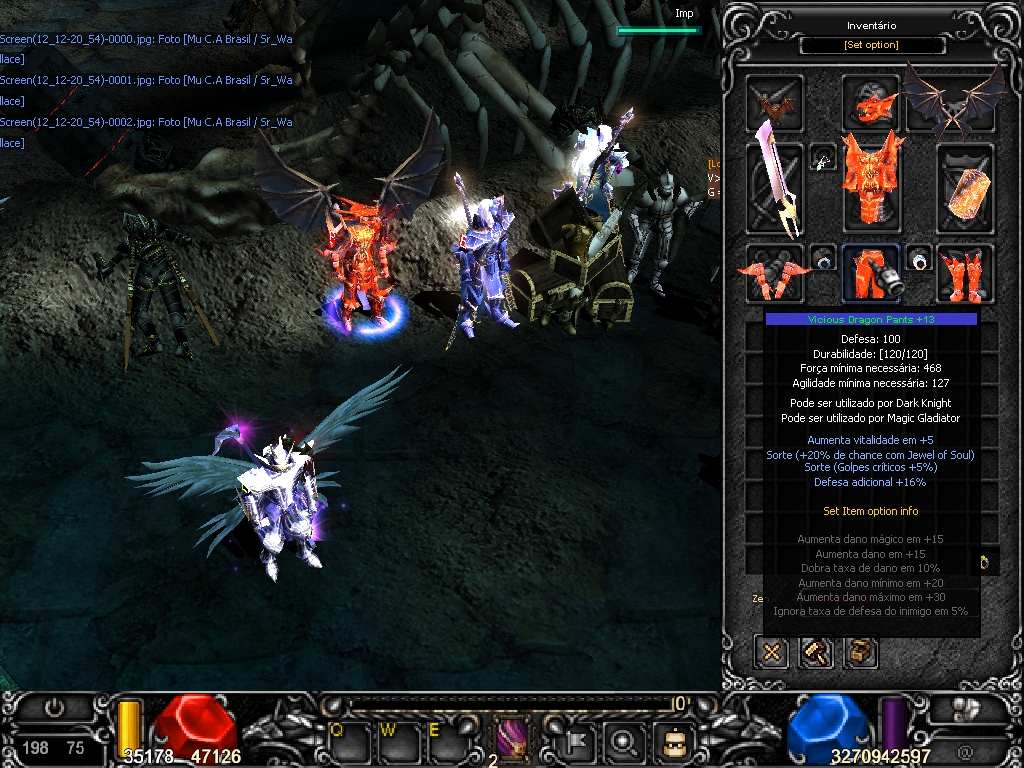Select the bat pet equipment slot
The height and width of the screenshot is (768, 1024).
(774, 103)
